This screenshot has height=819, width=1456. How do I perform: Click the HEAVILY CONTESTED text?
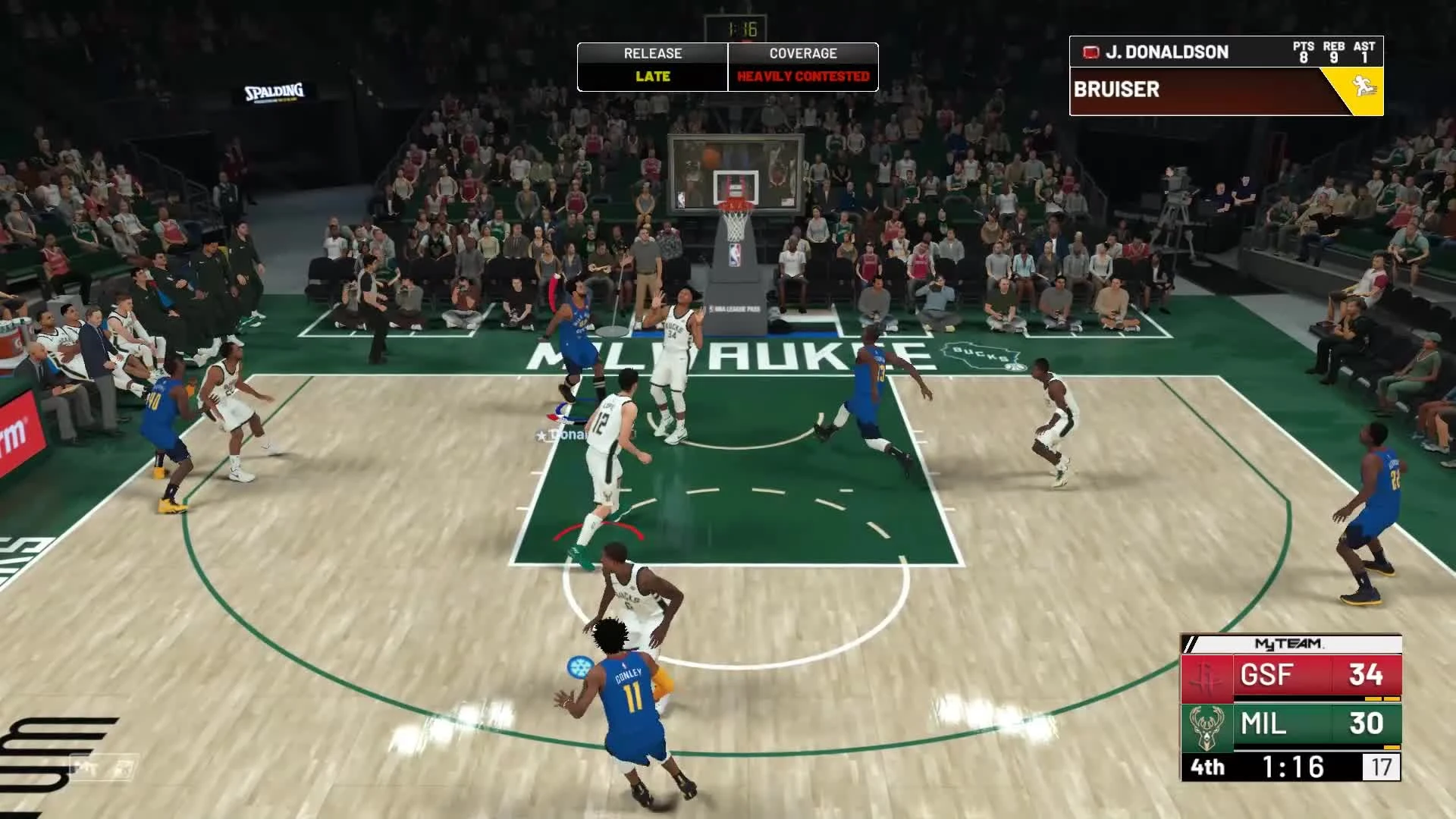coord(802,76)
